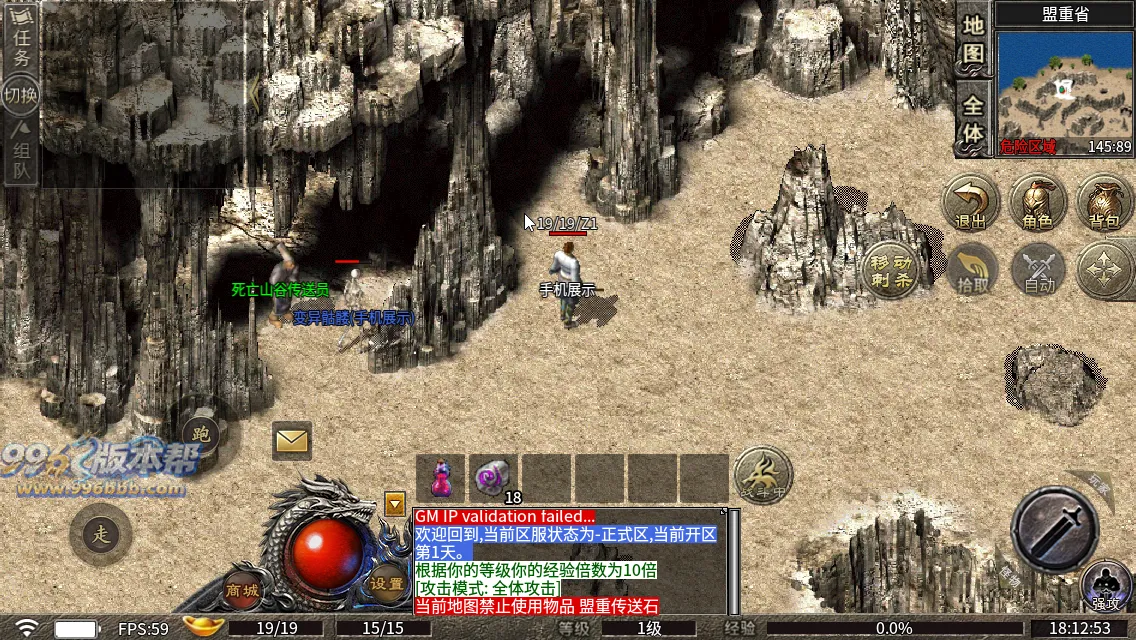This screenshot has height=640, width=1136.
Task: Click the 切换 switch button
Action: point(21,96)
